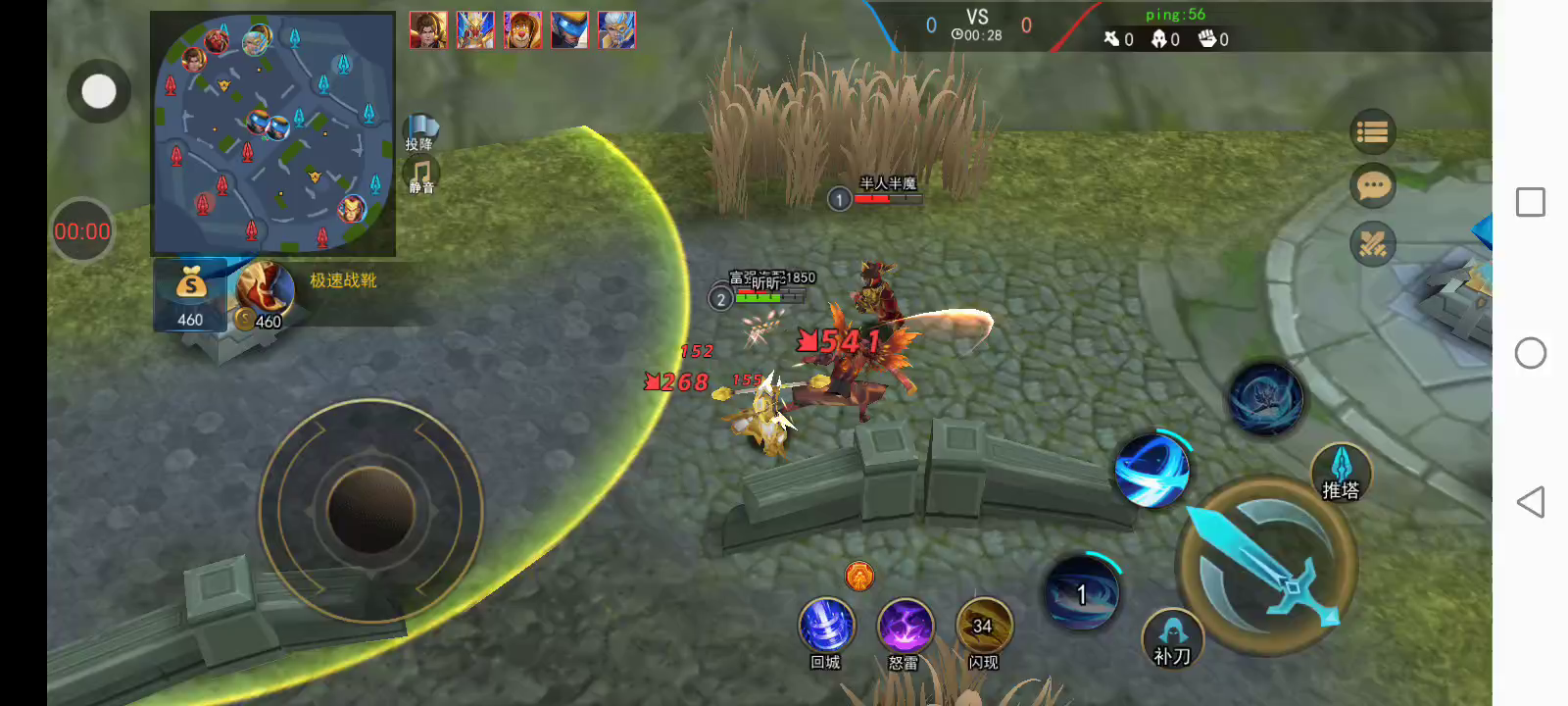Tap the screen recording white circle button
This screenshot has height=706, width=1568.
tap(98, 91)
